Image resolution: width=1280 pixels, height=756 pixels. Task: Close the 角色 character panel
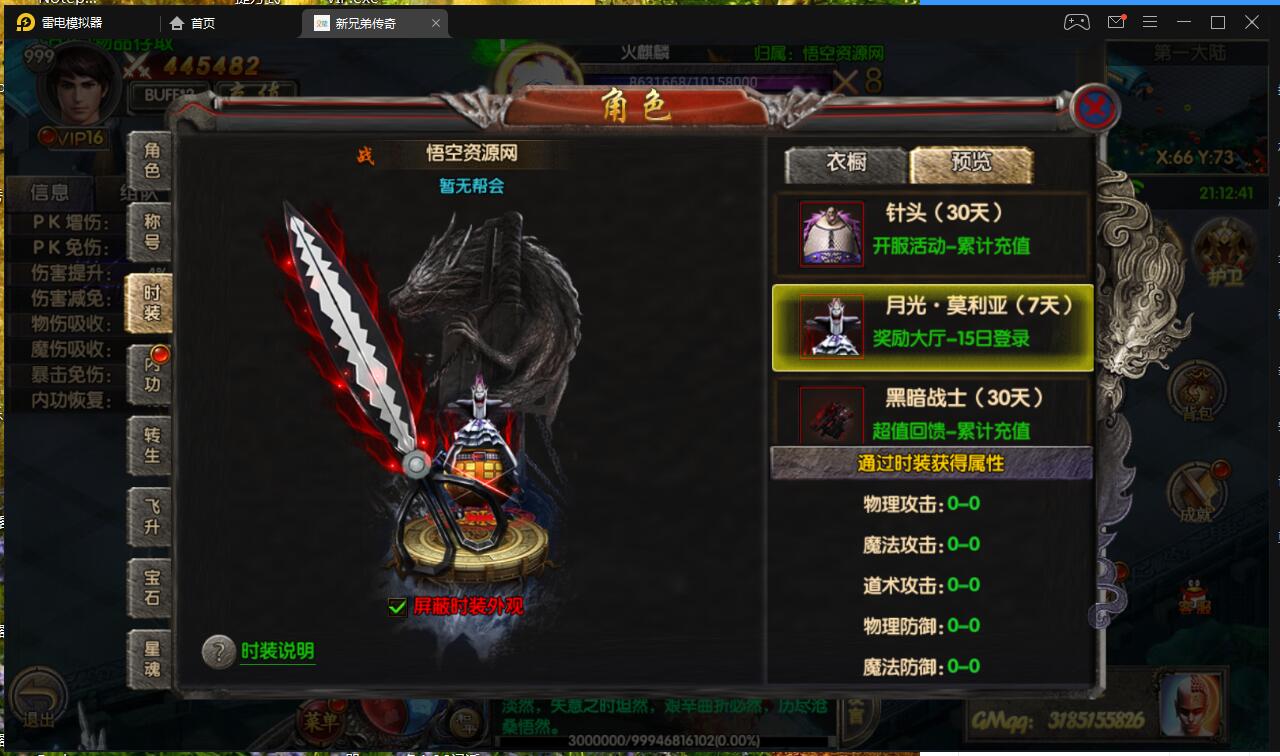[1094, 108]
